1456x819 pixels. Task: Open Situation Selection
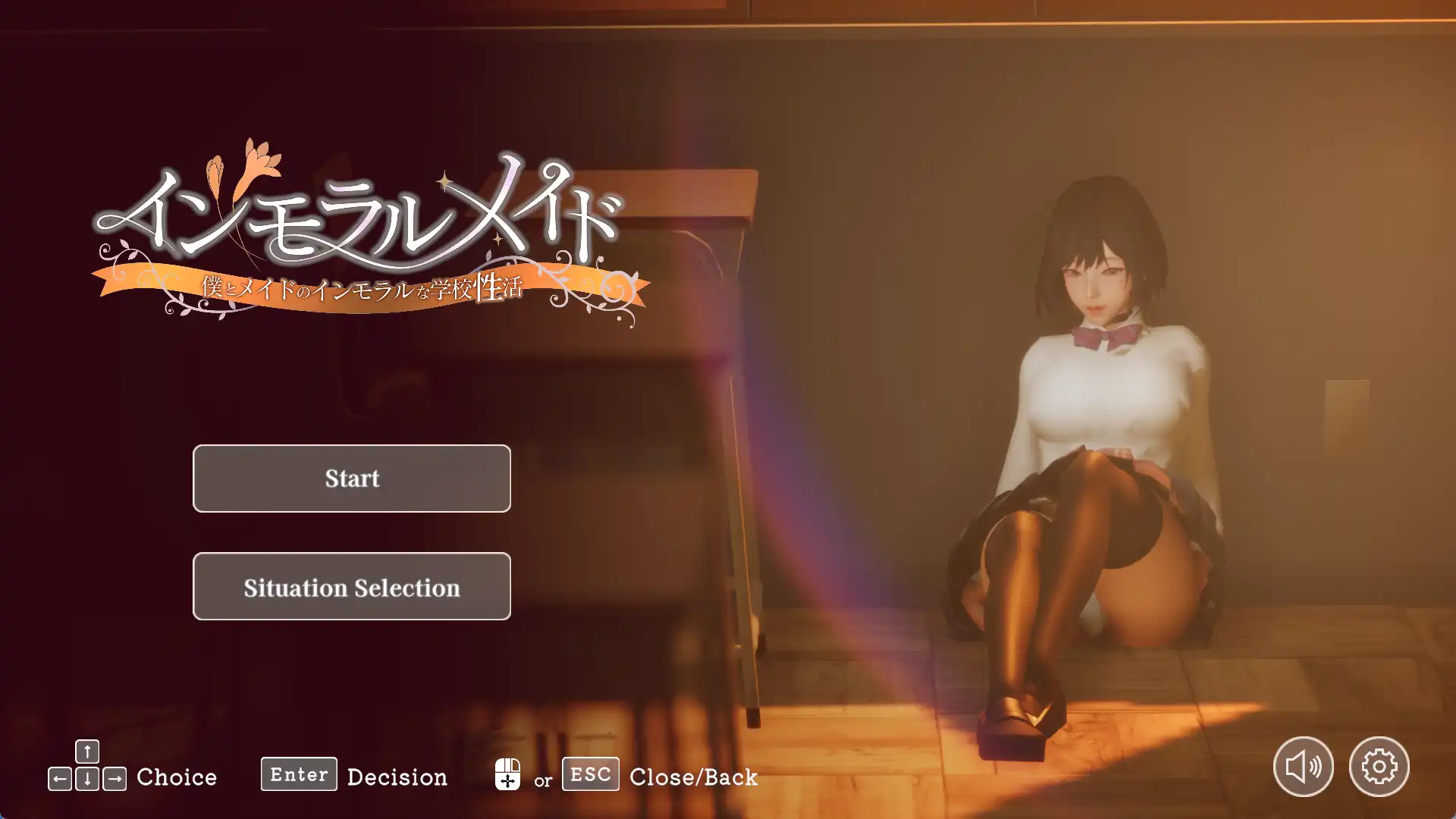pos(351,587)
